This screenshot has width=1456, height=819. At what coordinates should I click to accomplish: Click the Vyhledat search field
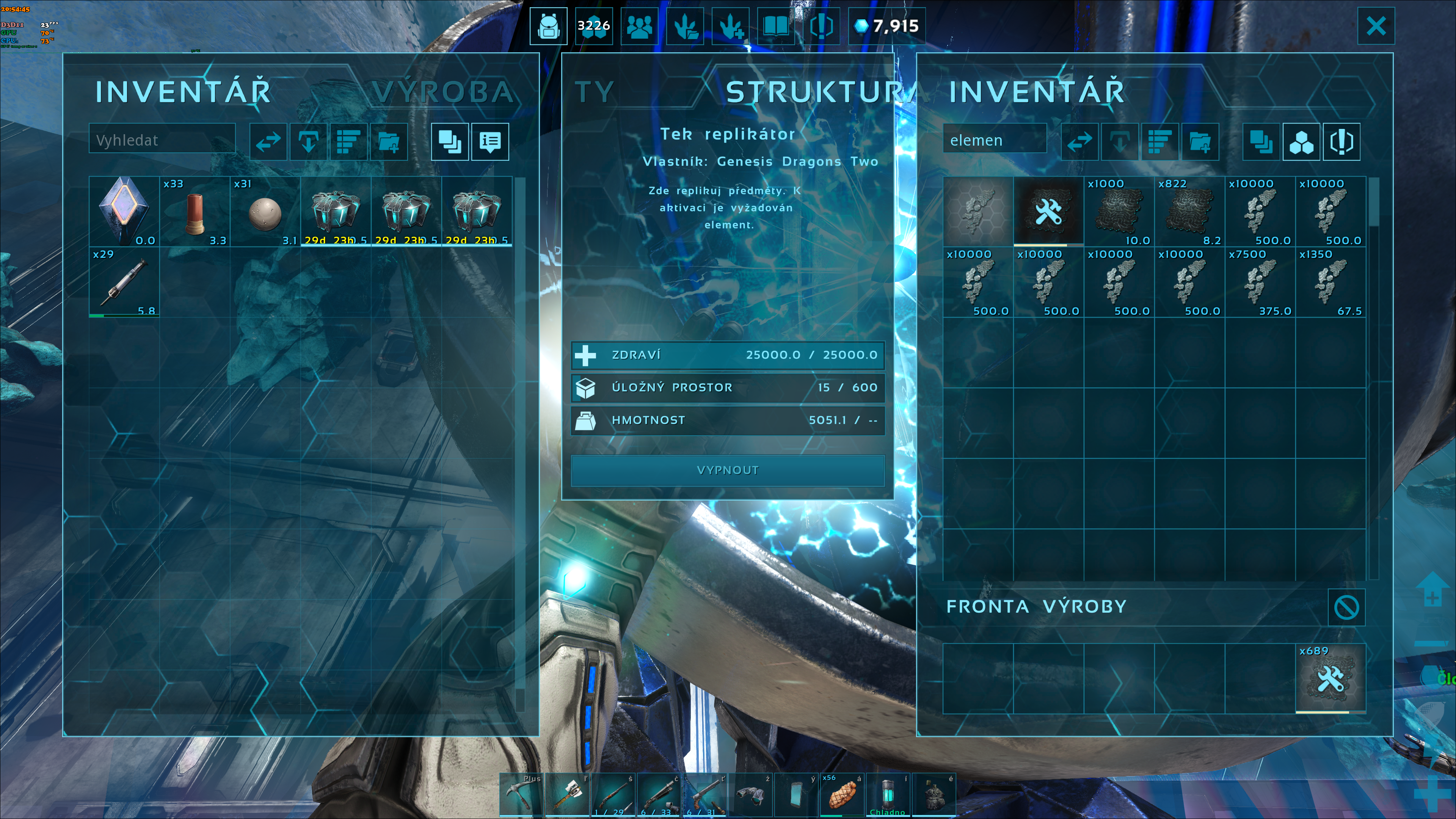click(162, 140)
